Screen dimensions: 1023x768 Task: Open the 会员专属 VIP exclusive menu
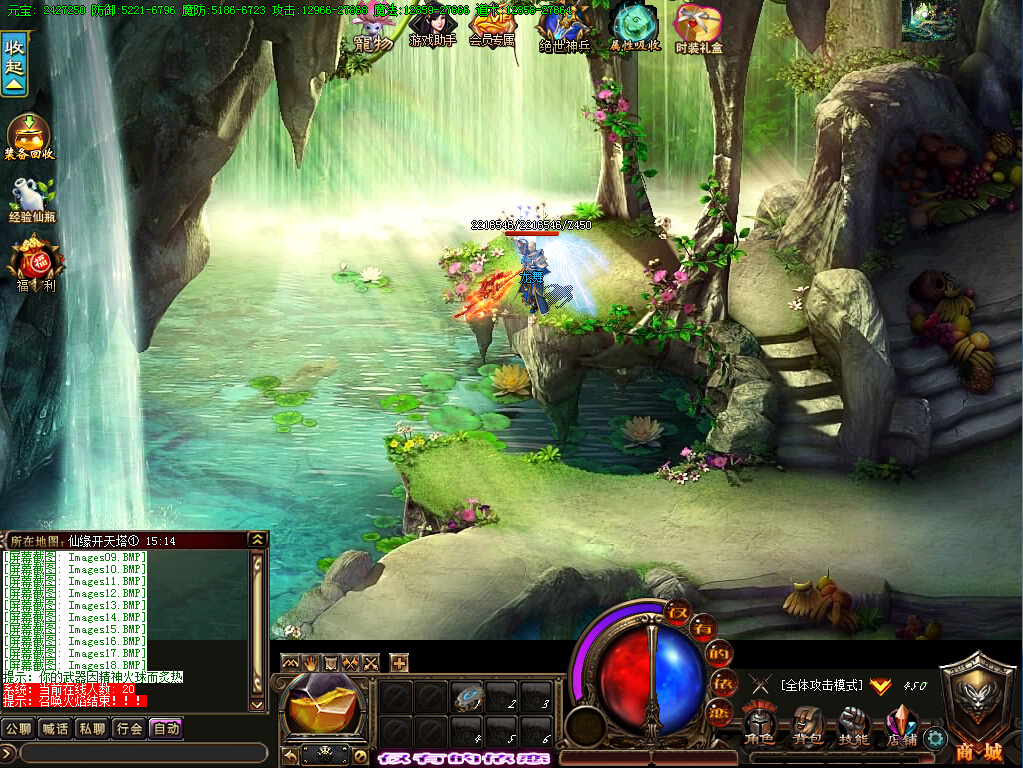pyautogui.click(x=491, y=26)
